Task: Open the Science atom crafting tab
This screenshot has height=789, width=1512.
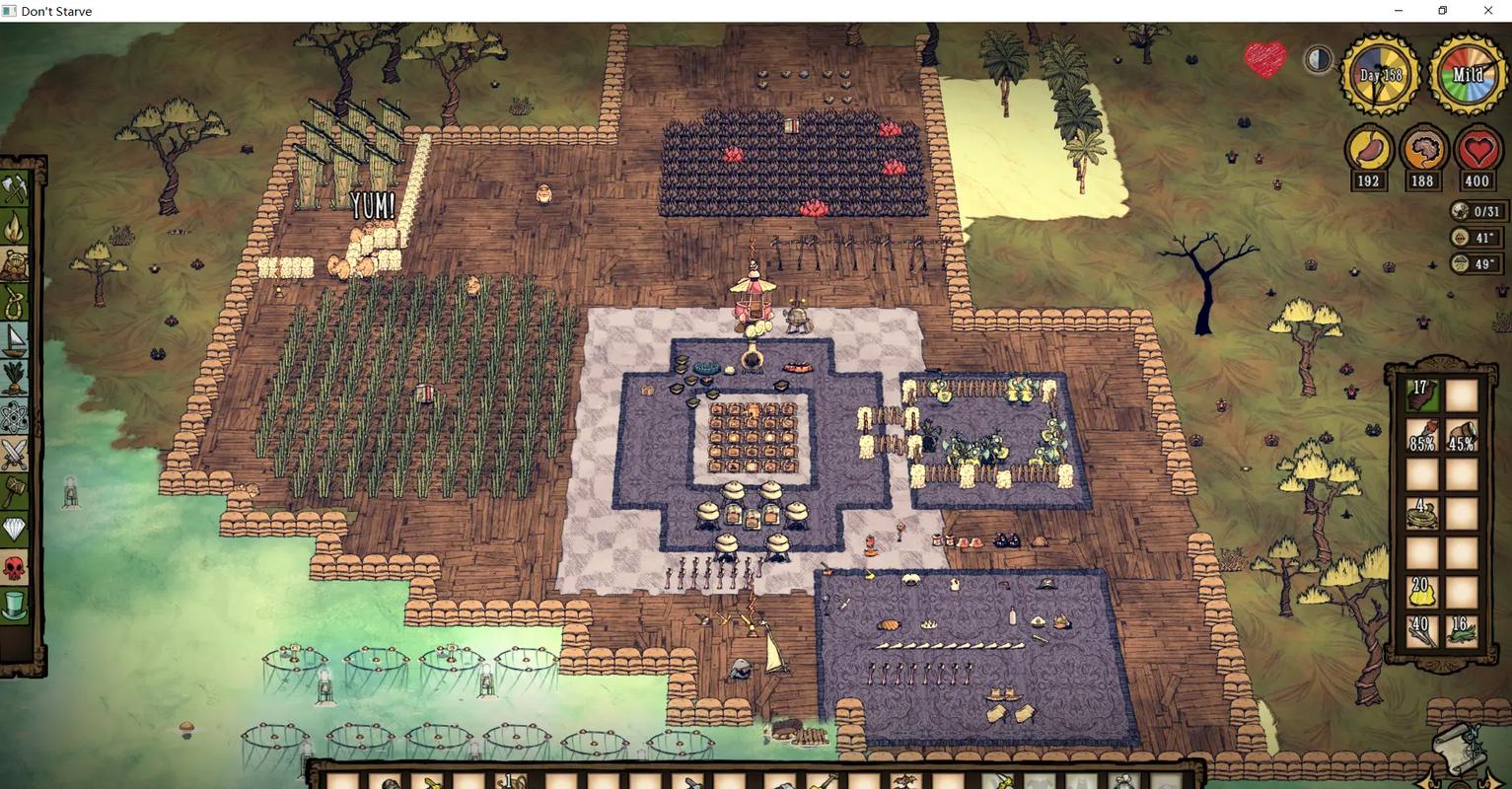Action: click(15, 416)
